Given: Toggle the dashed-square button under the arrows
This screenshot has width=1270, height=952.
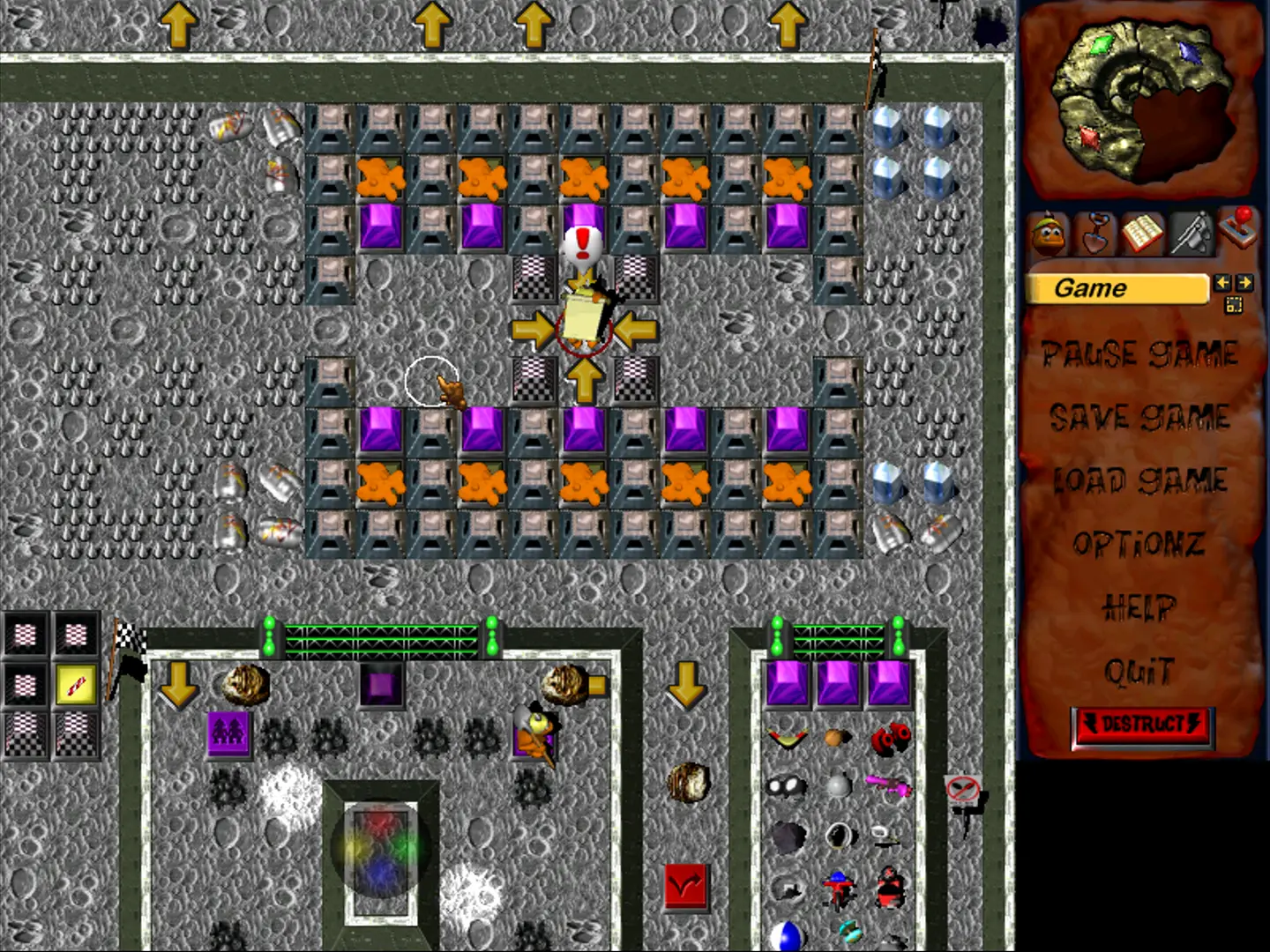Looking at the screenshot, I should coord(1233,305).
